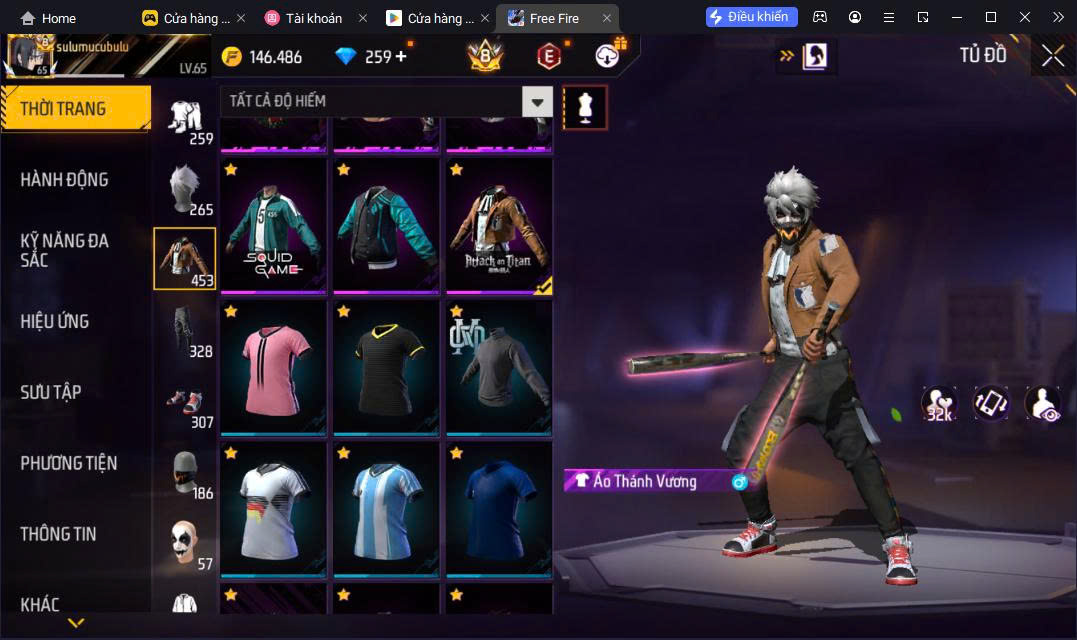Open the Hành Động menu tab
The image size is (1077, 640).
tap(64, 180)
